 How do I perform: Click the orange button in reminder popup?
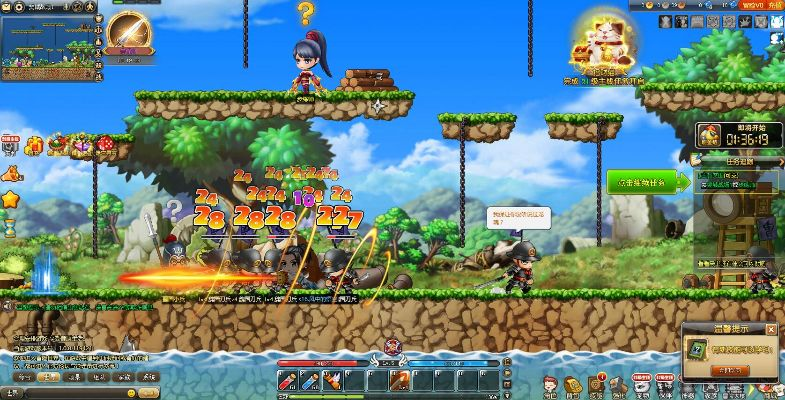(732, 370)
